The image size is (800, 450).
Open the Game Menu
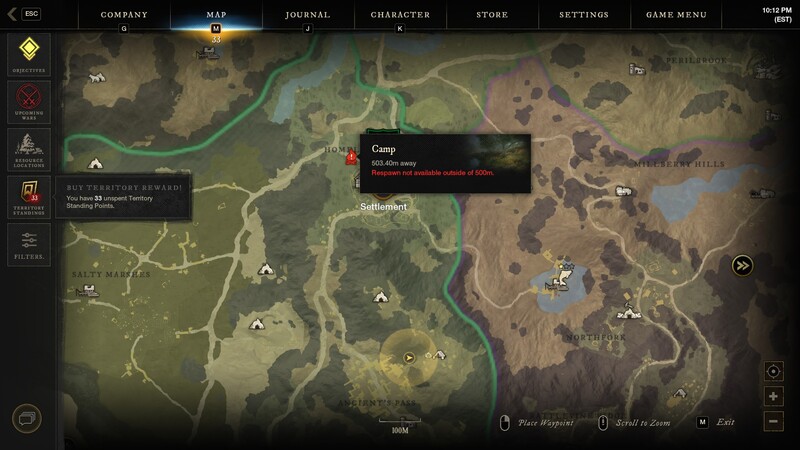tap(676, 15)
